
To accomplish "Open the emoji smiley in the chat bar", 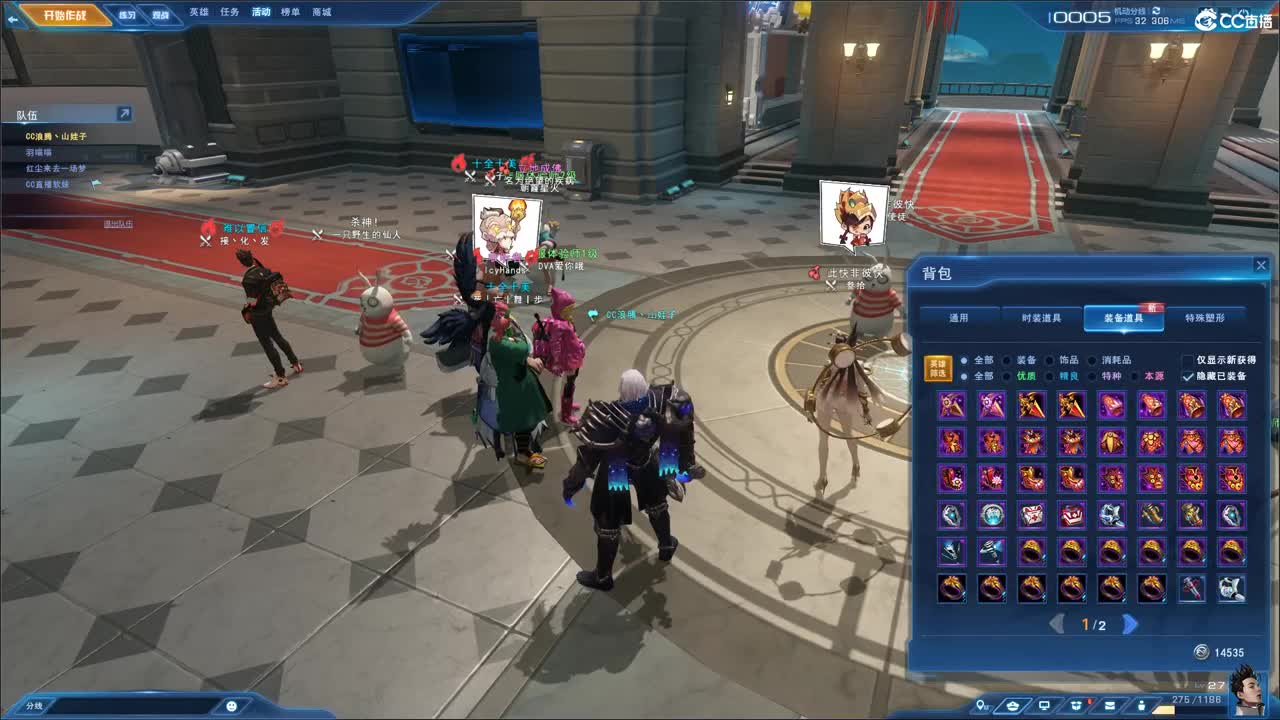I will (x=232, y=706).
